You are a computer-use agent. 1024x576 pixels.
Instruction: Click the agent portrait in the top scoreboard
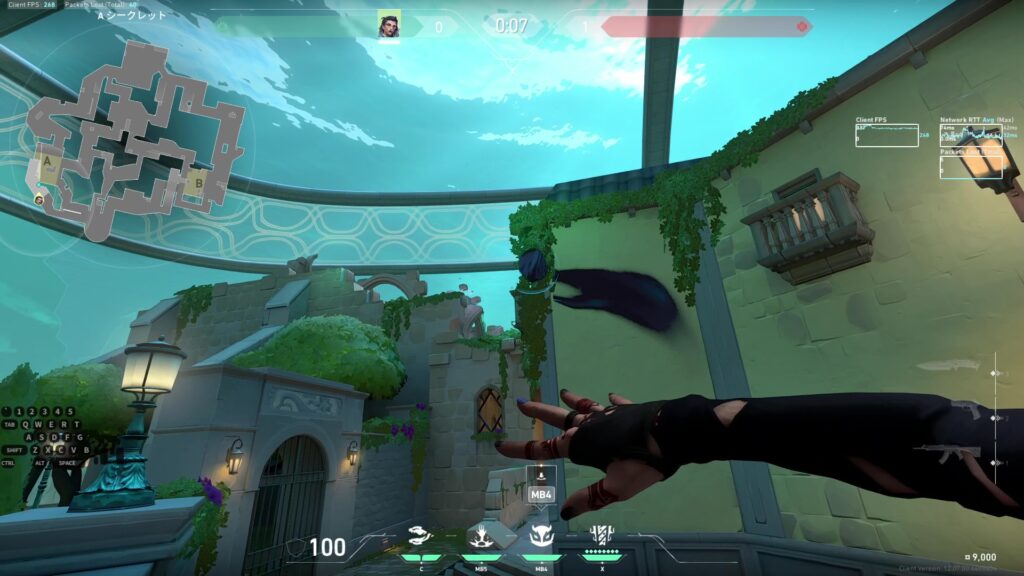(x=389, y=25)
